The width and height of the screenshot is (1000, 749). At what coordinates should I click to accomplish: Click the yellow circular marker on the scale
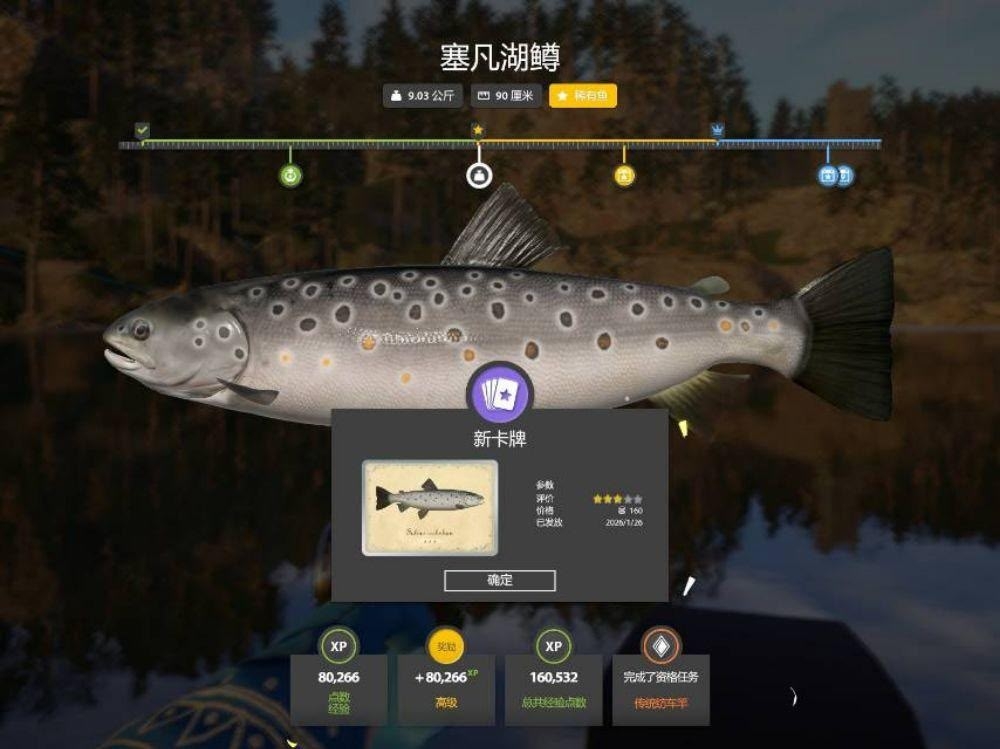[x=624, y=176]
